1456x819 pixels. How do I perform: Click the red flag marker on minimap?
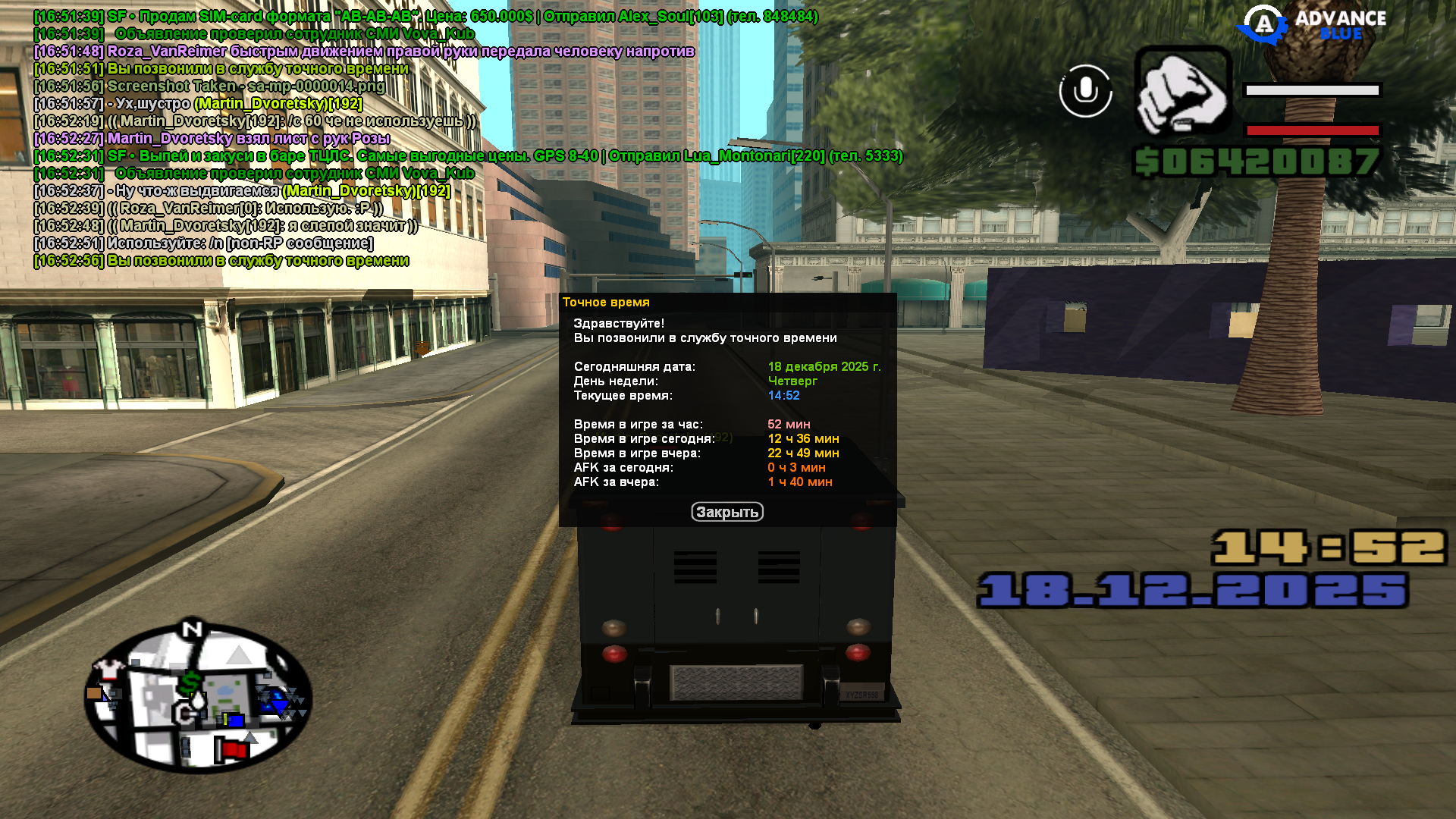[x=232, y=749]
